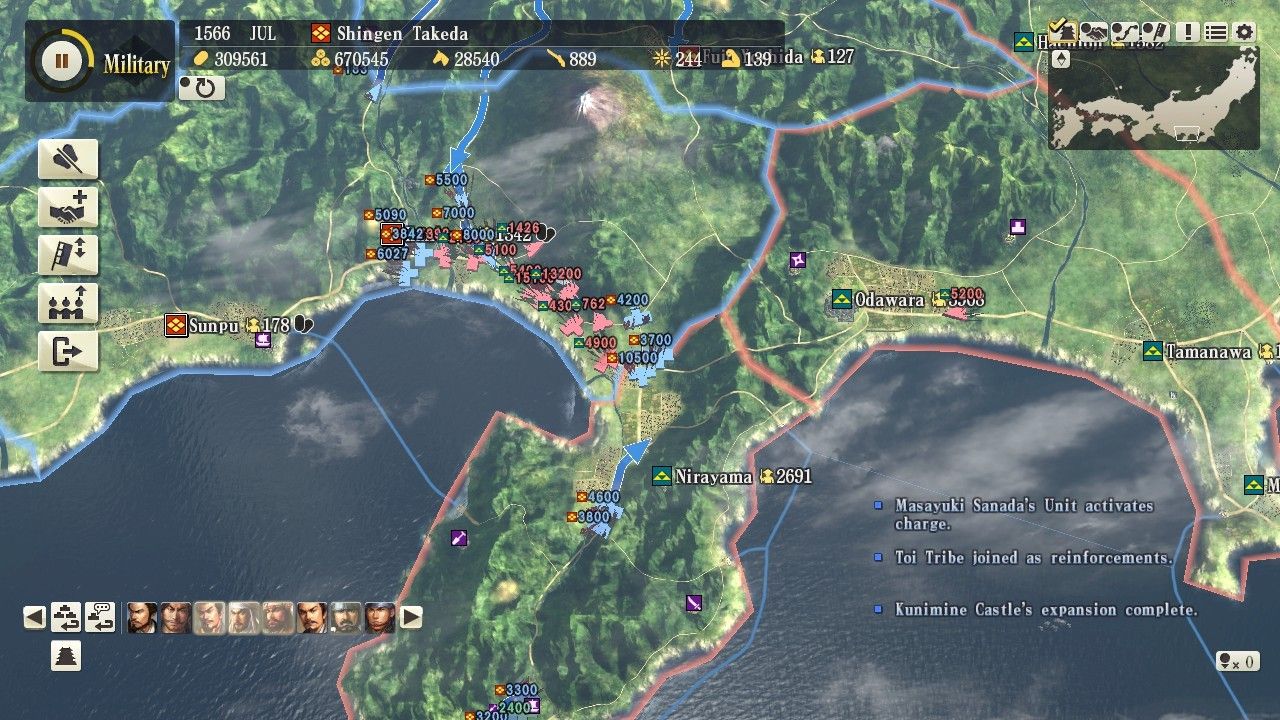Select the crossed-out butterfly command button
Screen dimensions: 1280x720
68,159
